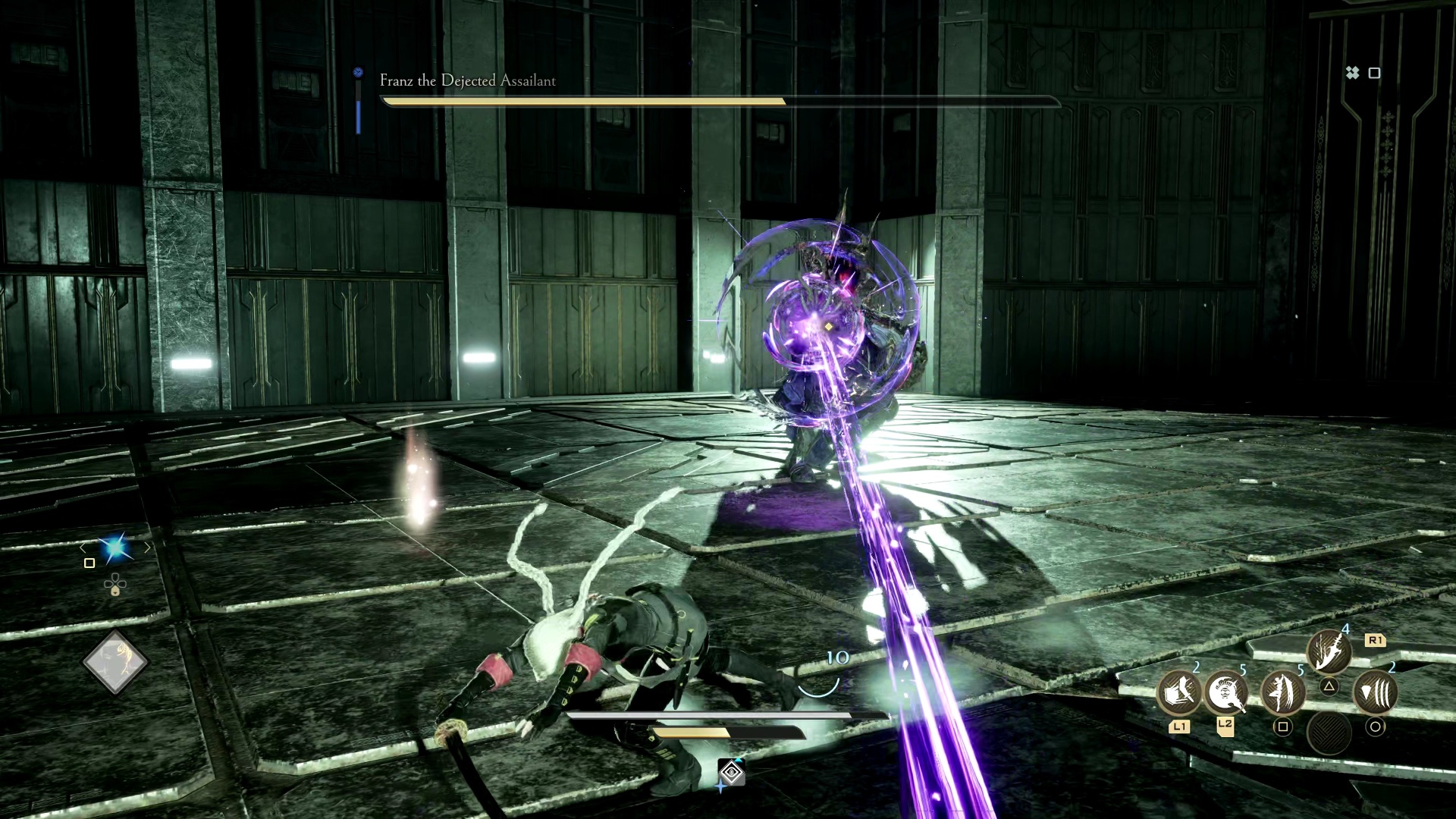Image resolution: width=1456 pixels, height=819 pixels.
Task: Select the R1 triangle sword skill icon
Action: pyautogui.click(x=1329, y=651)
